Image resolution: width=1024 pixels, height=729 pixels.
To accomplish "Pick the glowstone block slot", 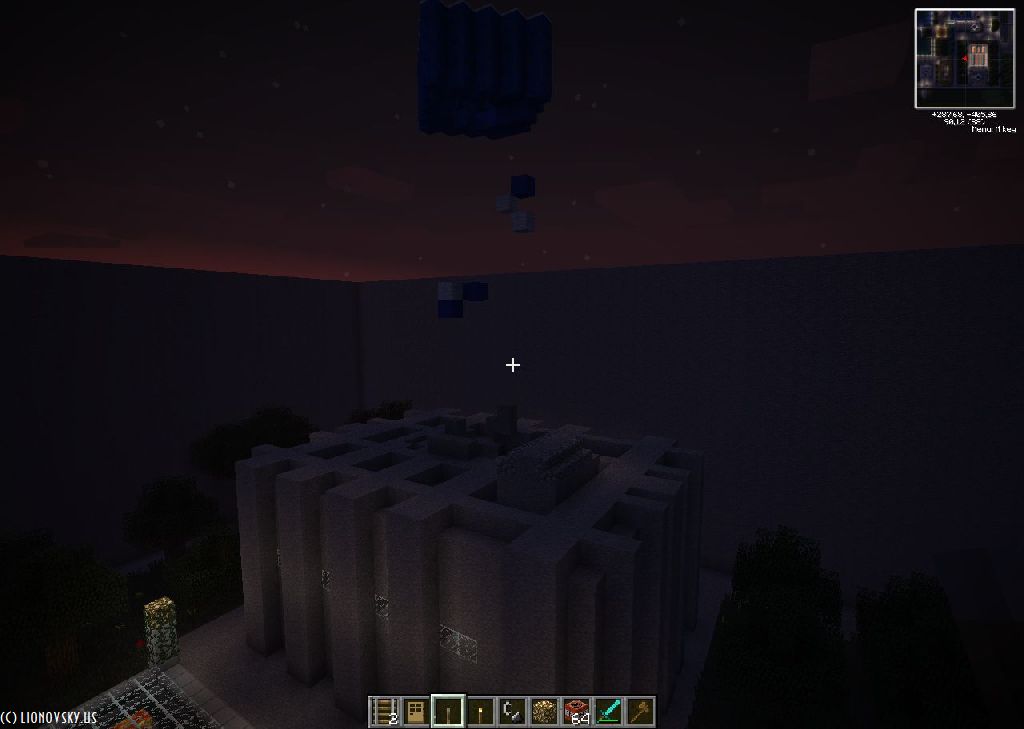I will click(x=544, y=712).
